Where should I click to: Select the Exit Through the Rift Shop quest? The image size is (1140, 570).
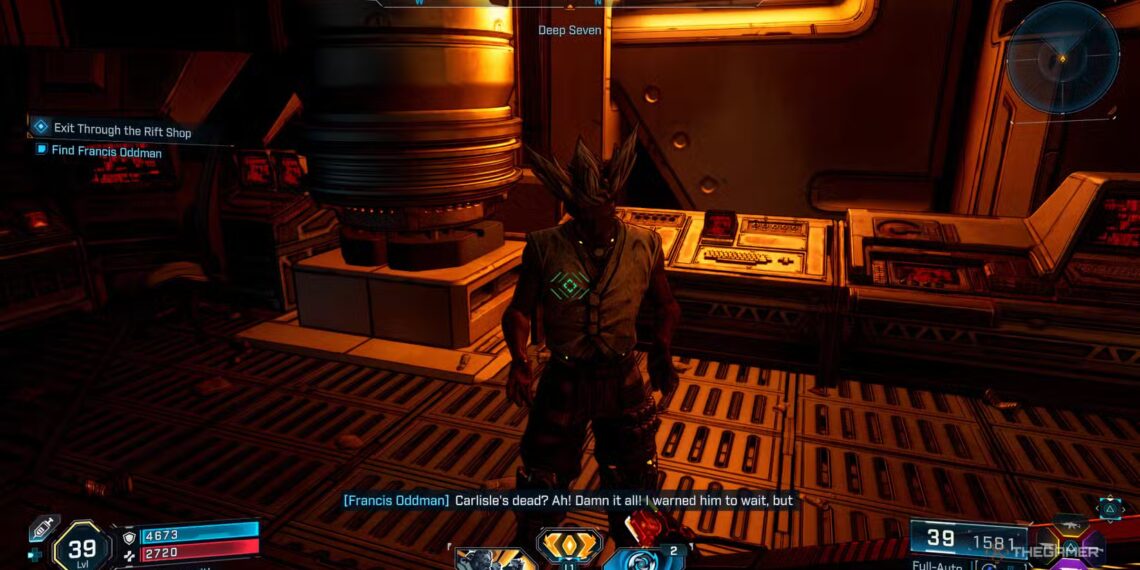pos(122,130)
